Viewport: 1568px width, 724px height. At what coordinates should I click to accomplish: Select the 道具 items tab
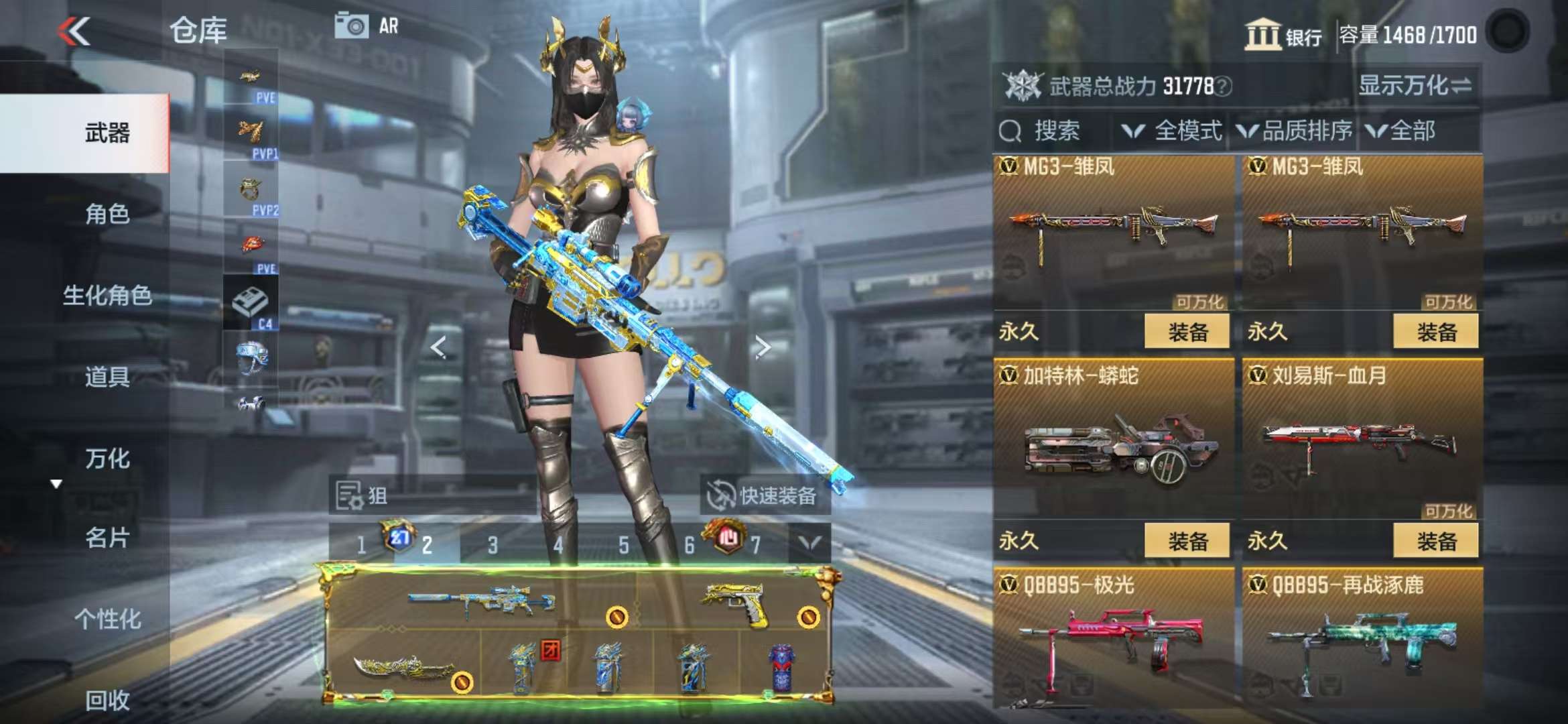[x=107, y=377]
